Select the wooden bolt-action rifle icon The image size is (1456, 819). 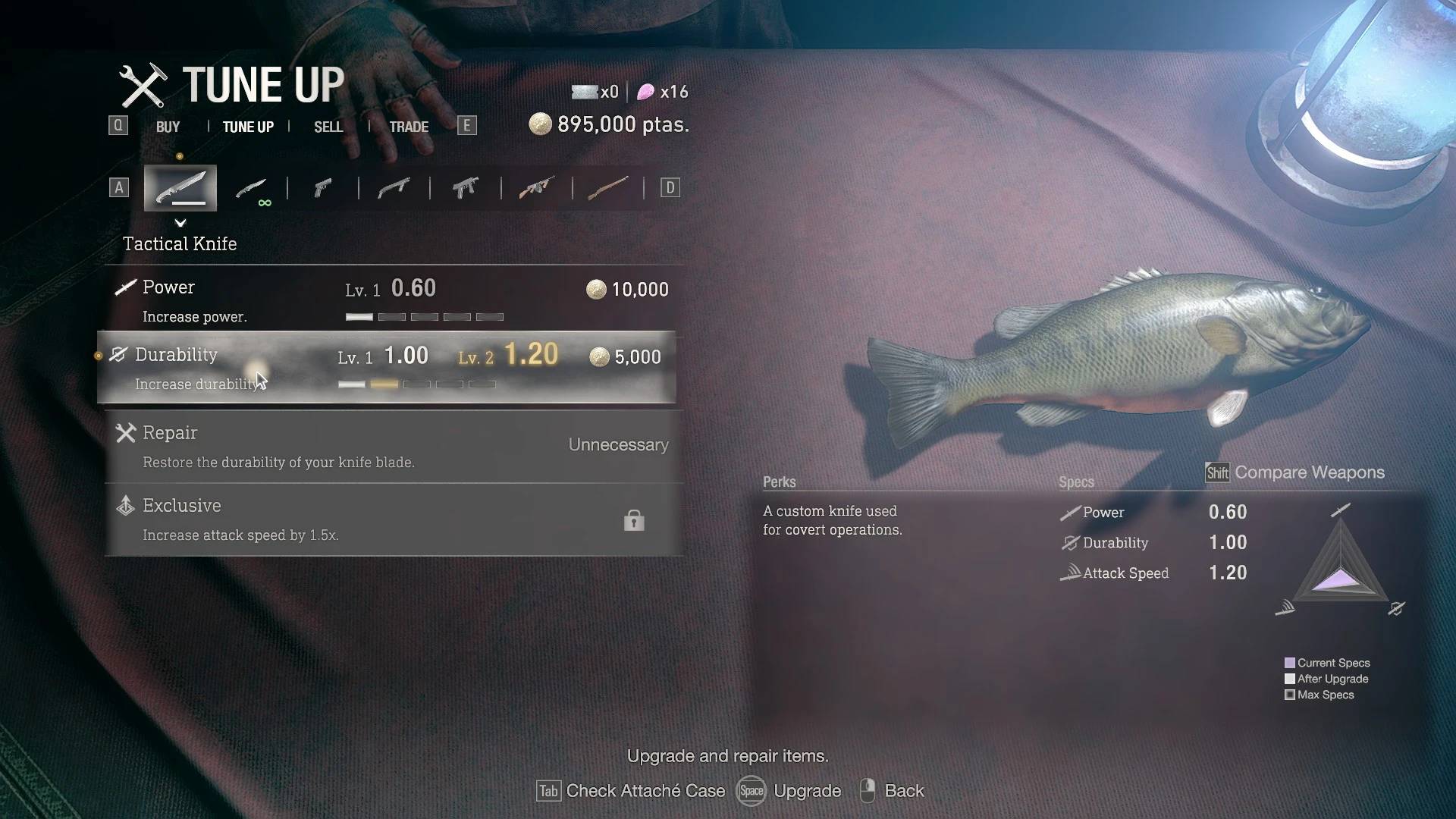coord(607,187)
